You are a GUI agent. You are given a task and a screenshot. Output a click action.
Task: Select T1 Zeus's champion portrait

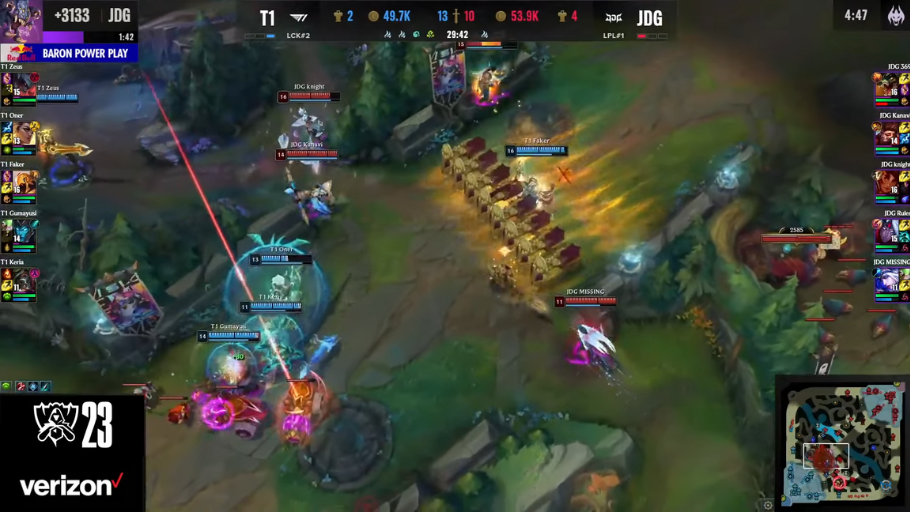point(24,87)
